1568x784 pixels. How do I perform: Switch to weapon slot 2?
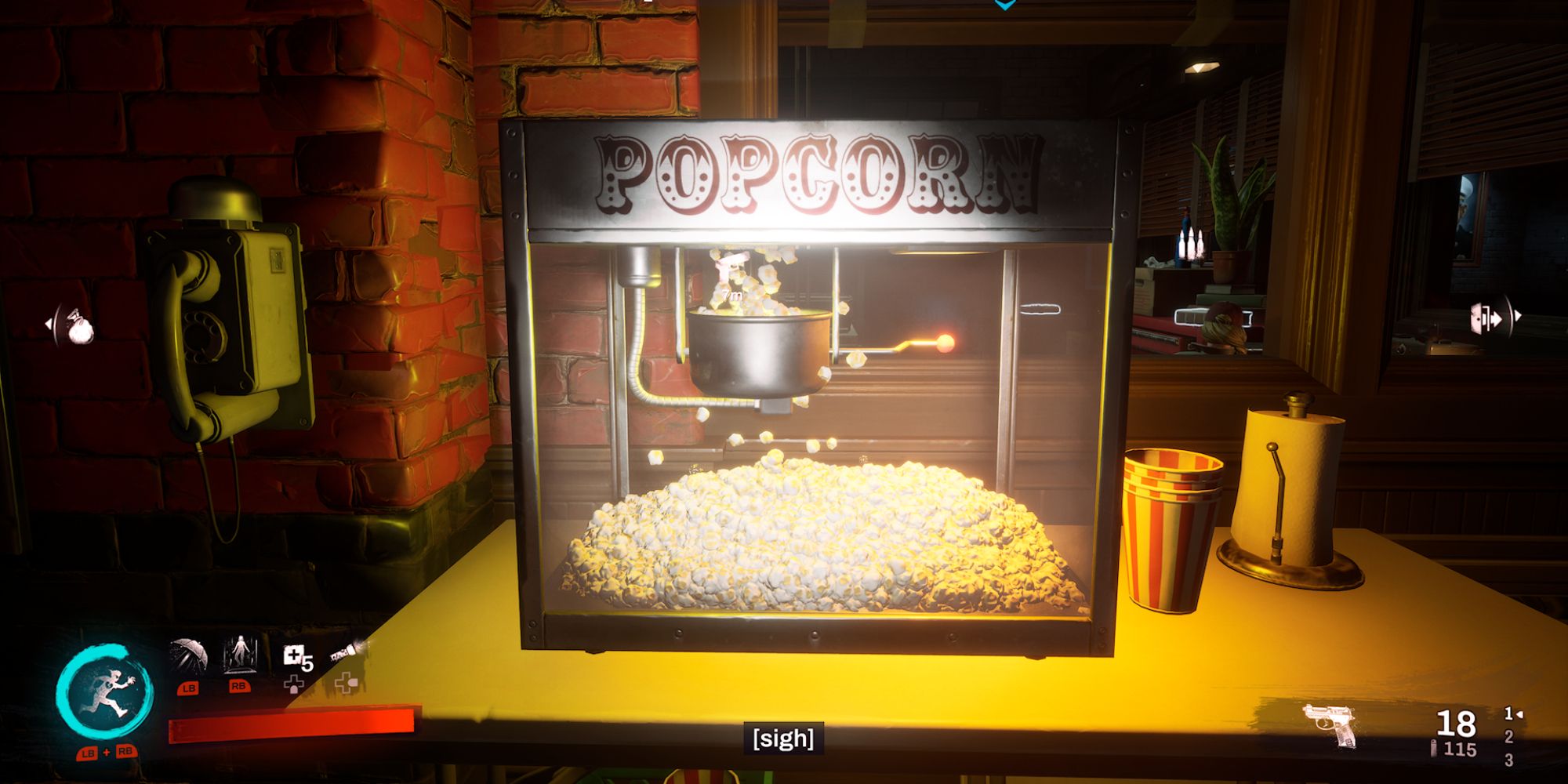point(1510,737)
